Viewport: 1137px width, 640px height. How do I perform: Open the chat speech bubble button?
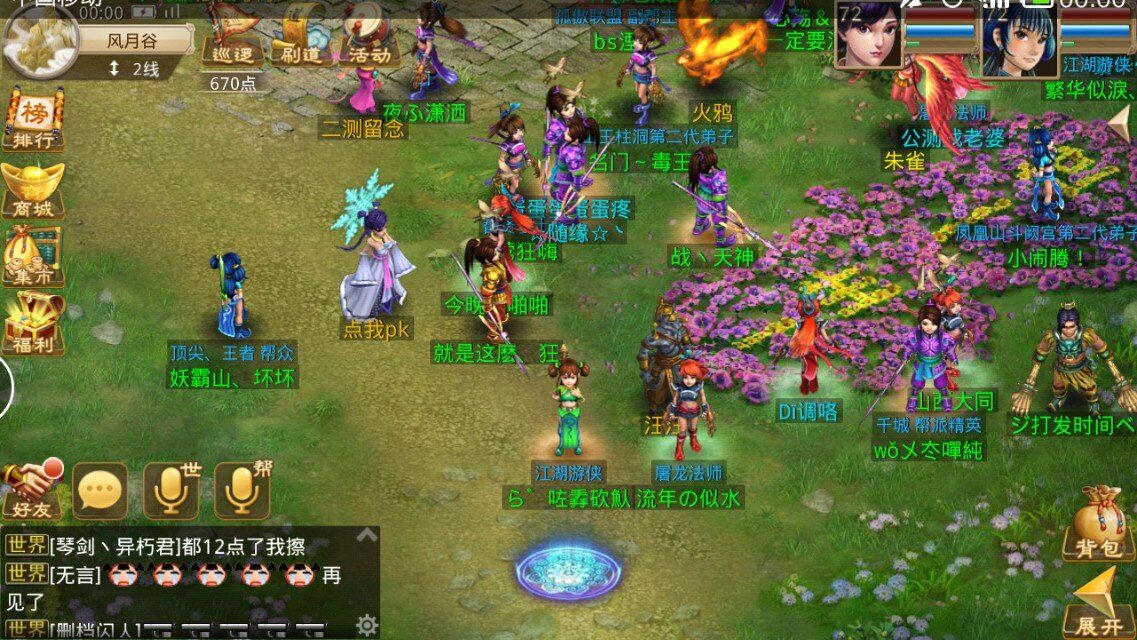point(100,490)
